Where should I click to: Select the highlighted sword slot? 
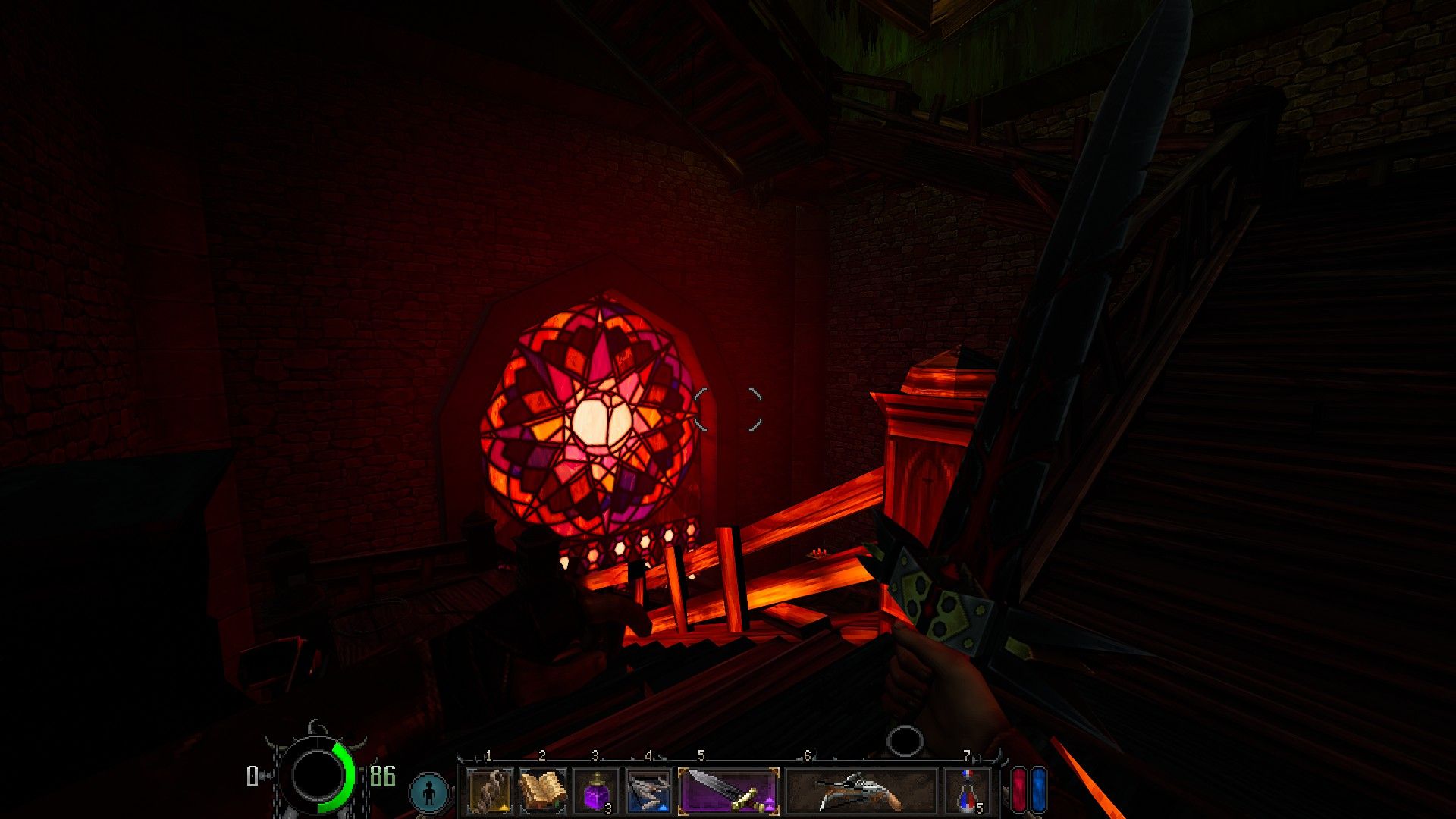(x=729, y=791)
